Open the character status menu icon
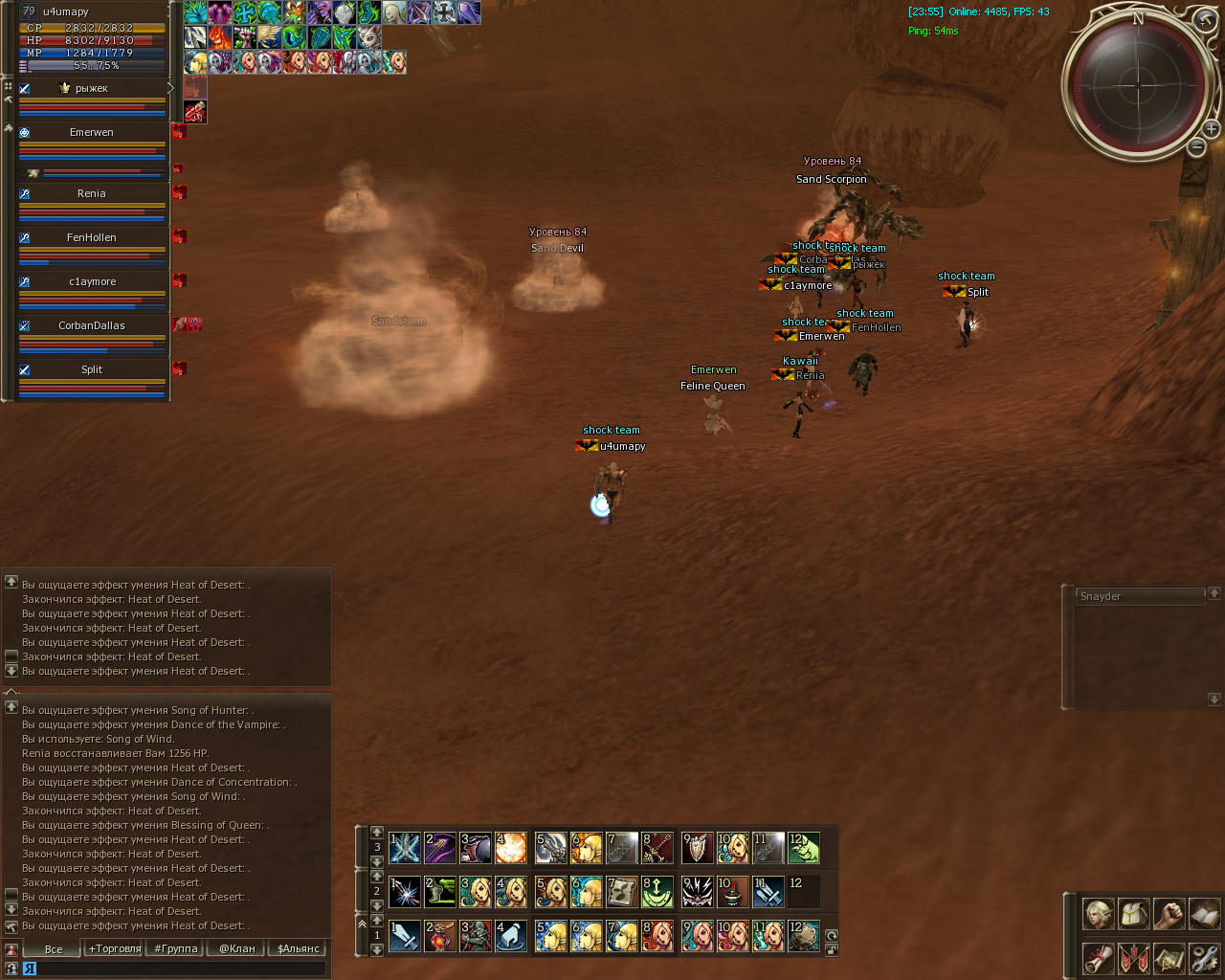The height and width of the screenshot is (980, 1225). (x=1098, y=914)
